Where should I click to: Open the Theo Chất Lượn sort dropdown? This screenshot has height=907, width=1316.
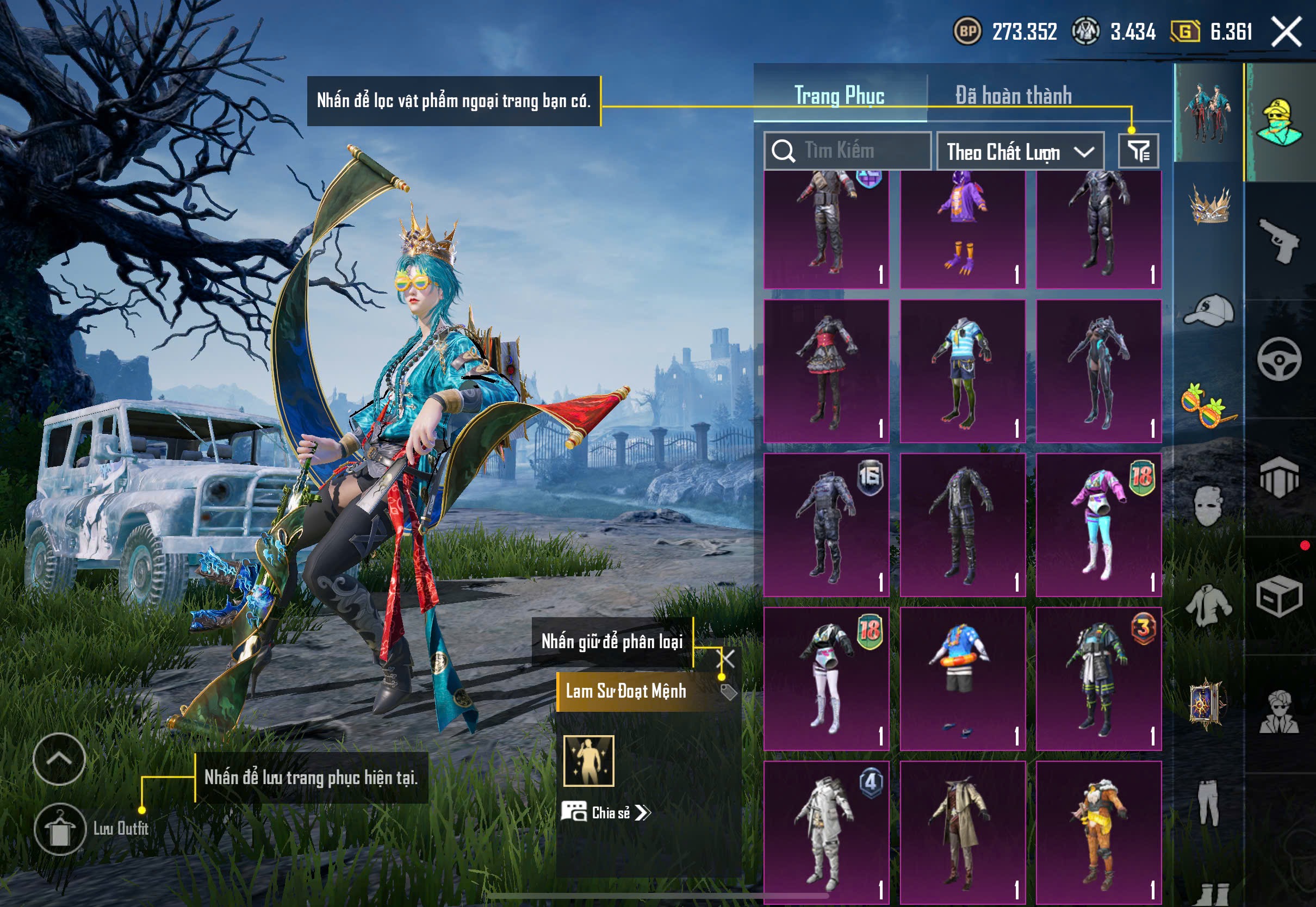pyautogui.click(x=1020, y=152)
